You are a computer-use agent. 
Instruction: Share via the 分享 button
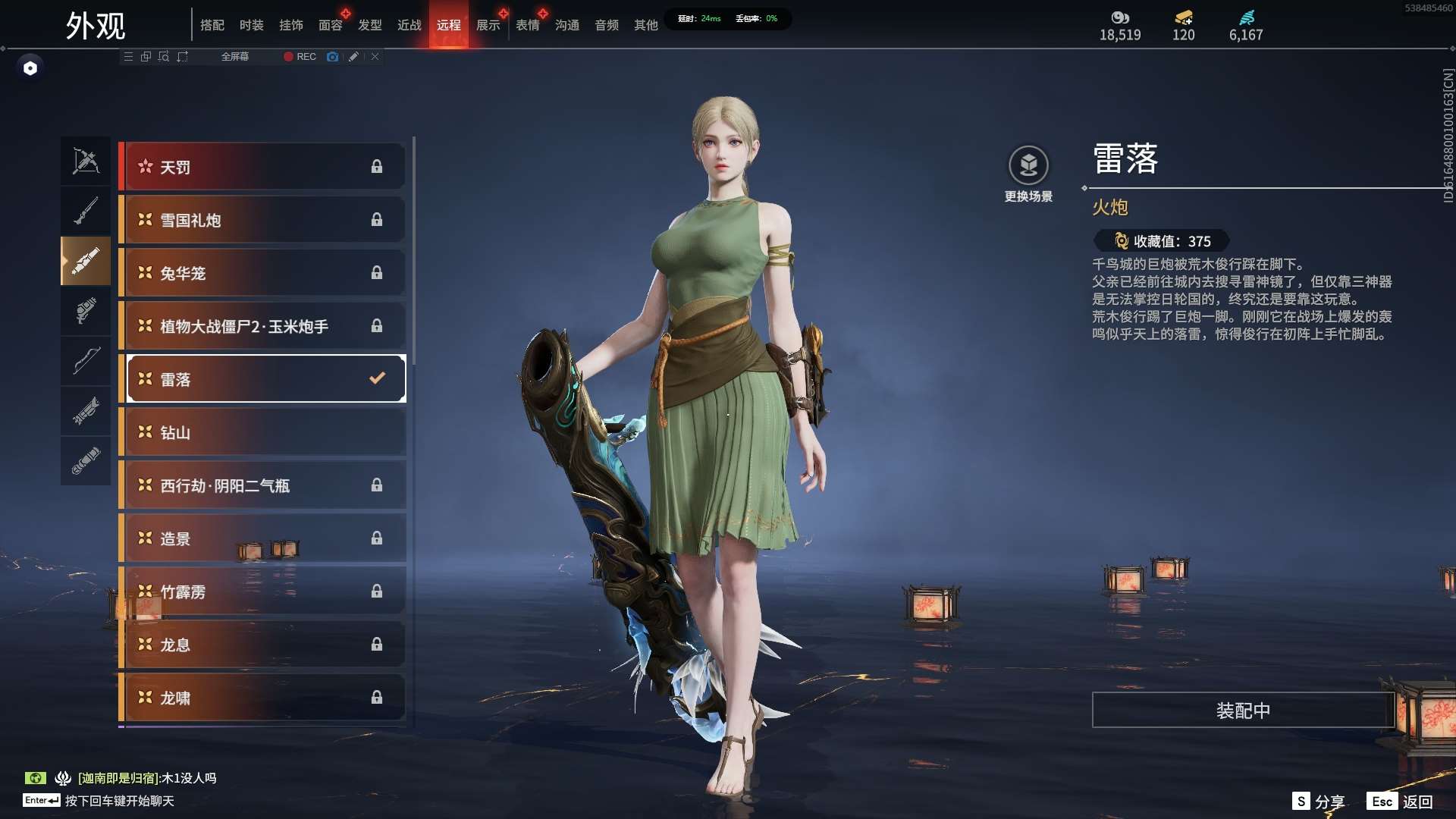tap(1319, 802)
